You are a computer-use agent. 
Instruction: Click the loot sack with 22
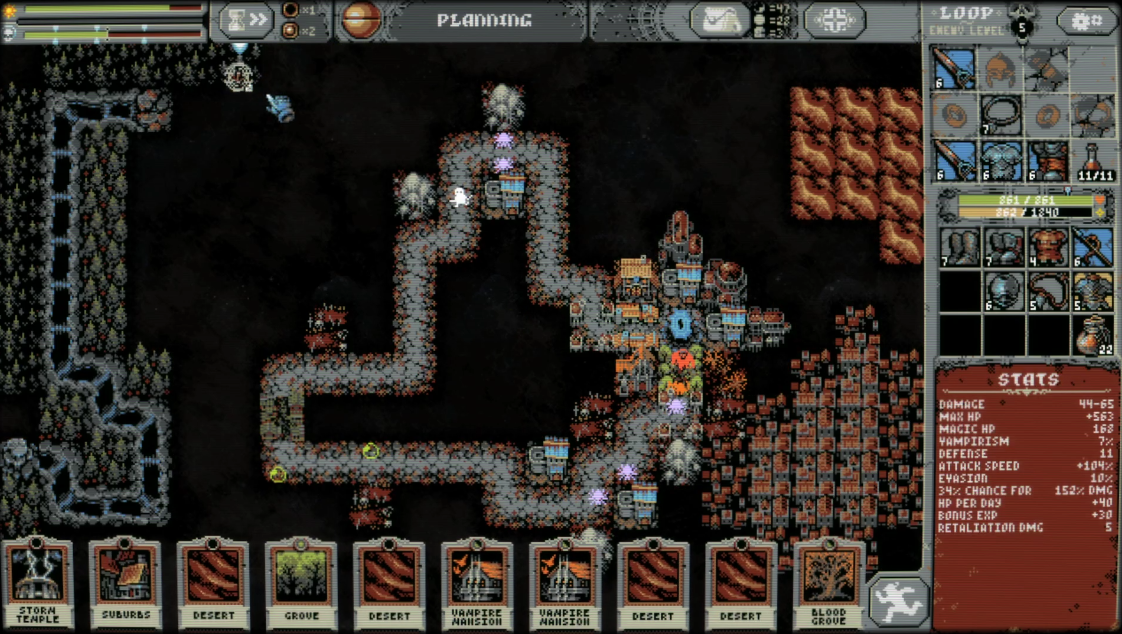click(x=1094, y=336)
